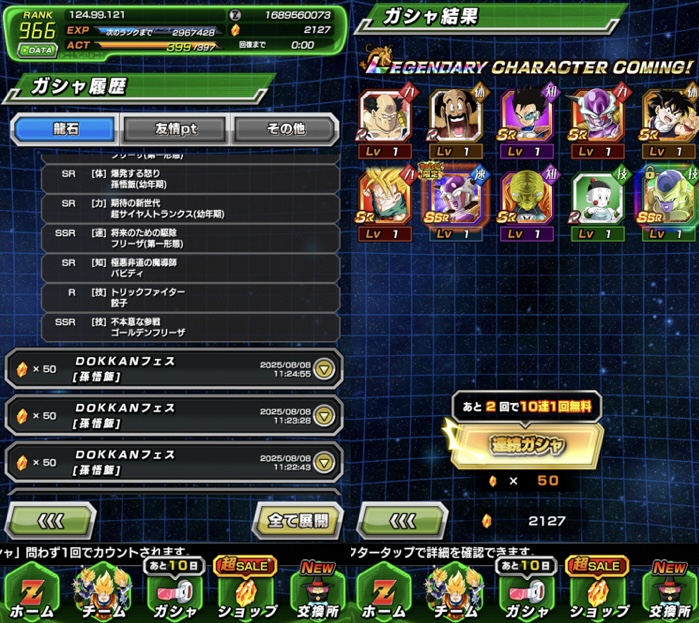Start another 連続ガシャ multi-summon
699x623 pixels.
pyautogui.click(x=525, y=445)
